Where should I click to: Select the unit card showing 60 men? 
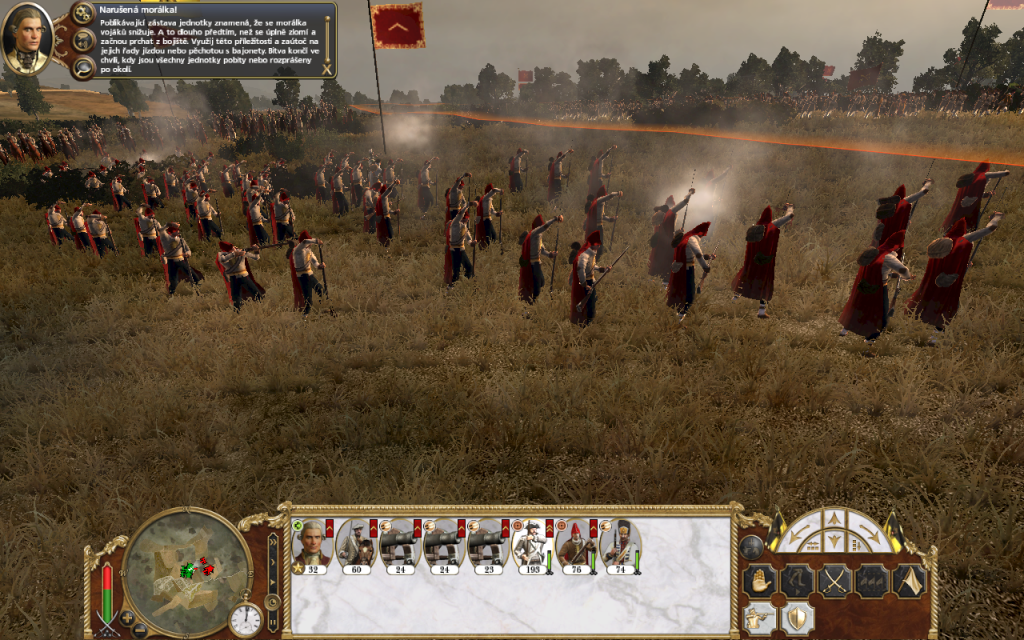tap(355, 548)
